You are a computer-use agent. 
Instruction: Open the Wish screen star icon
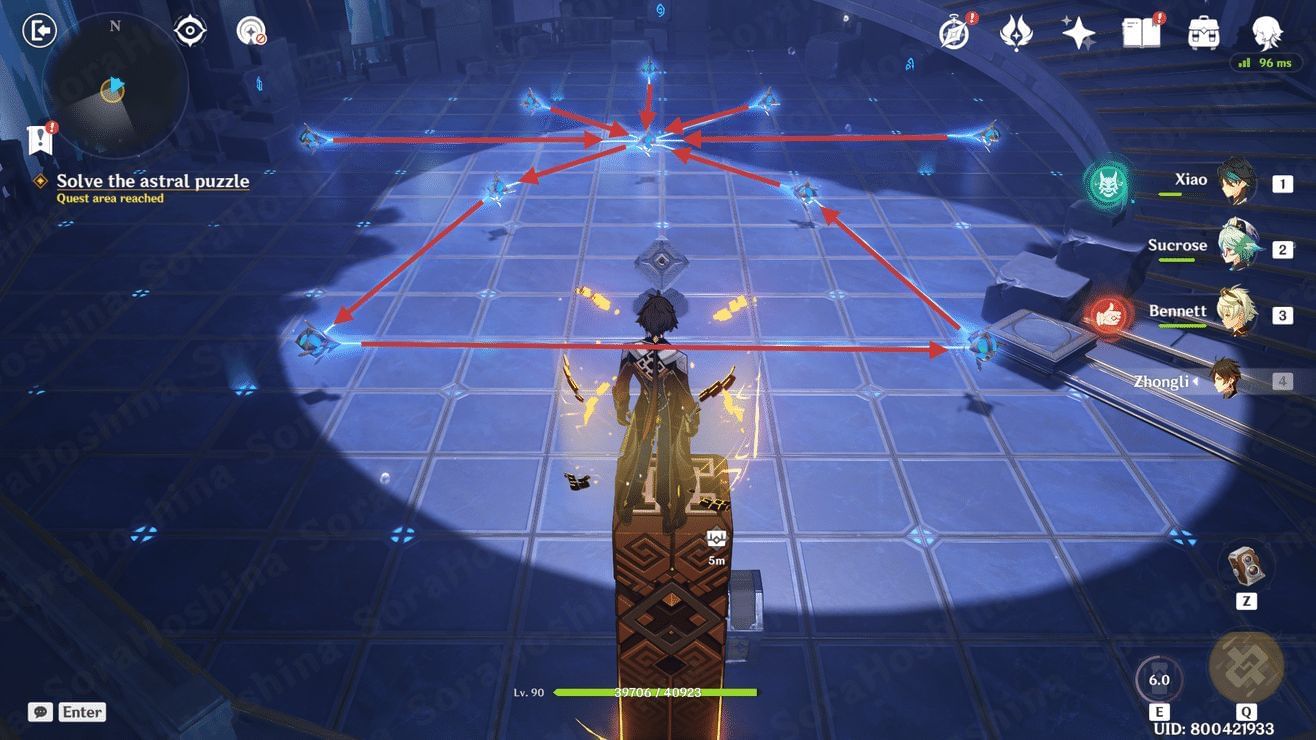1077,32
